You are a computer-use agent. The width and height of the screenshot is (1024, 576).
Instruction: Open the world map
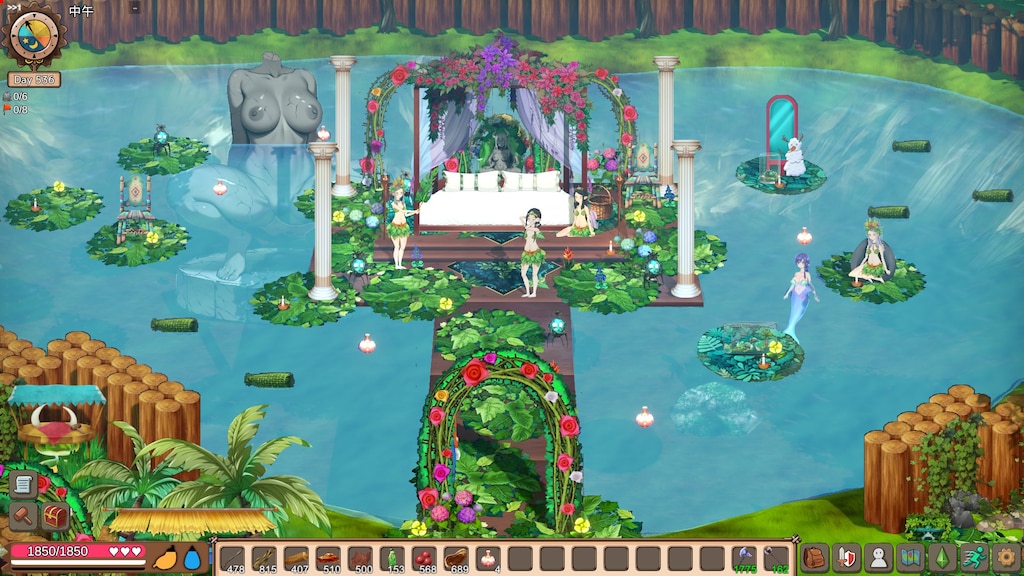click(x=910, y=558)
